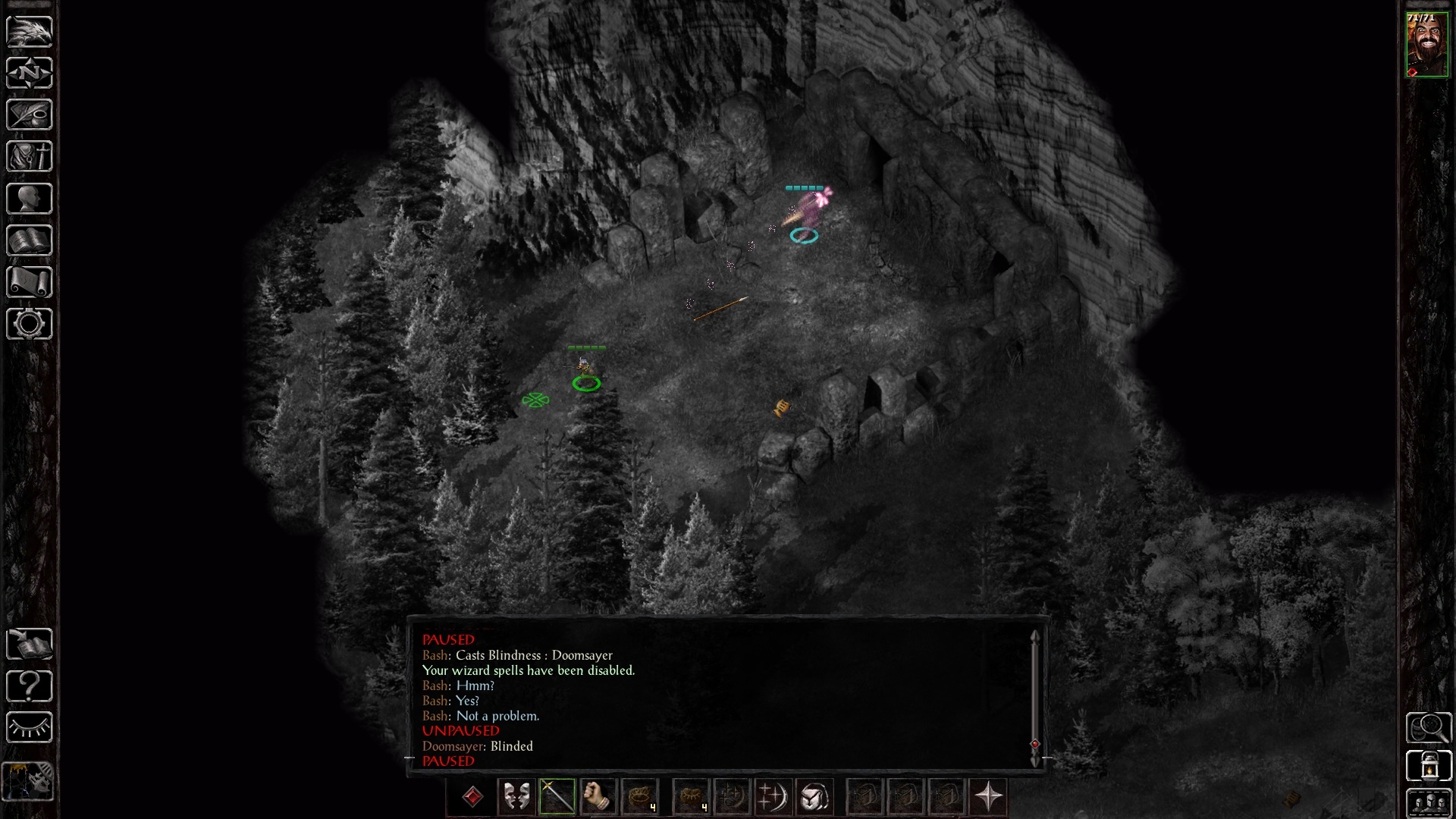Select Bash's character portrait
The image size is (1456, 819).
[1426, 45]
